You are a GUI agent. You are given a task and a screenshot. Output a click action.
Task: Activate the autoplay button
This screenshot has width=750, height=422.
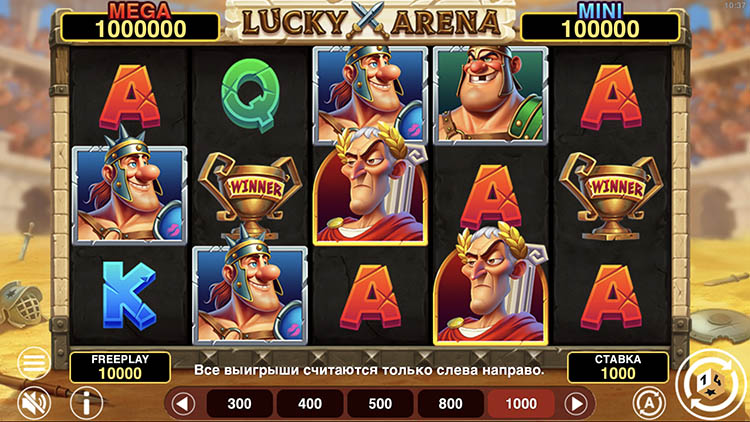(648, 402)
